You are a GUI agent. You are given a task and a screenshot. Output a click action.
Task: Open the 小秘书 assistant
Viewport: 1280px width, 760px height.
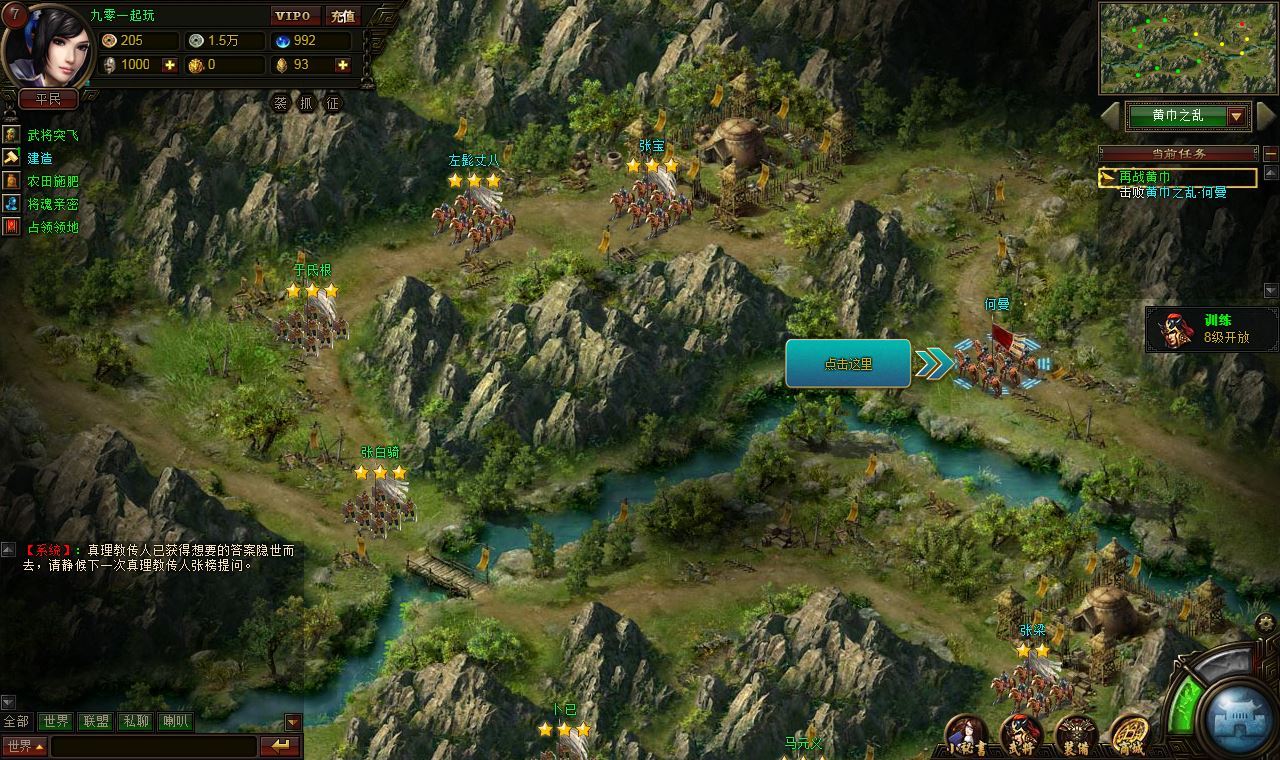coord(967,735)
